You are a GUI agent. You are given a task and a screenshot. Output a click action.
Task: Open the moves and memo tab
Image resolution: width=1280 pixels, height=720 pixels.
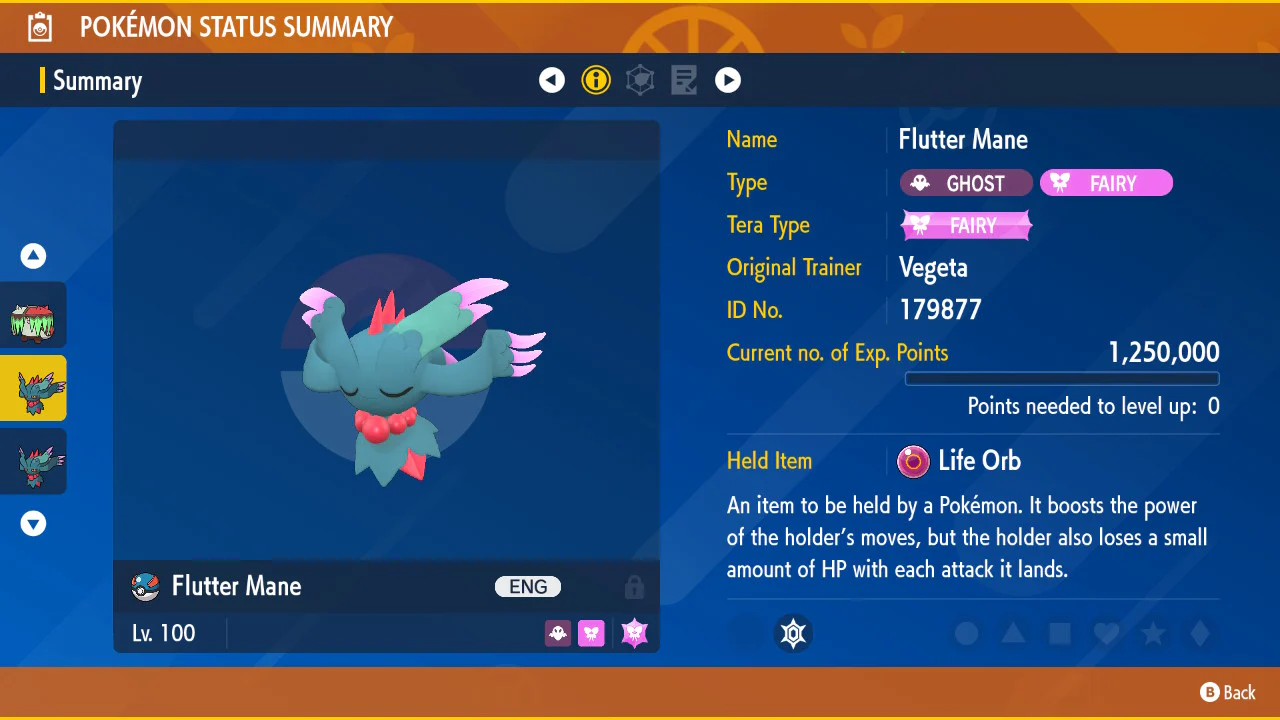pos(684,80)
